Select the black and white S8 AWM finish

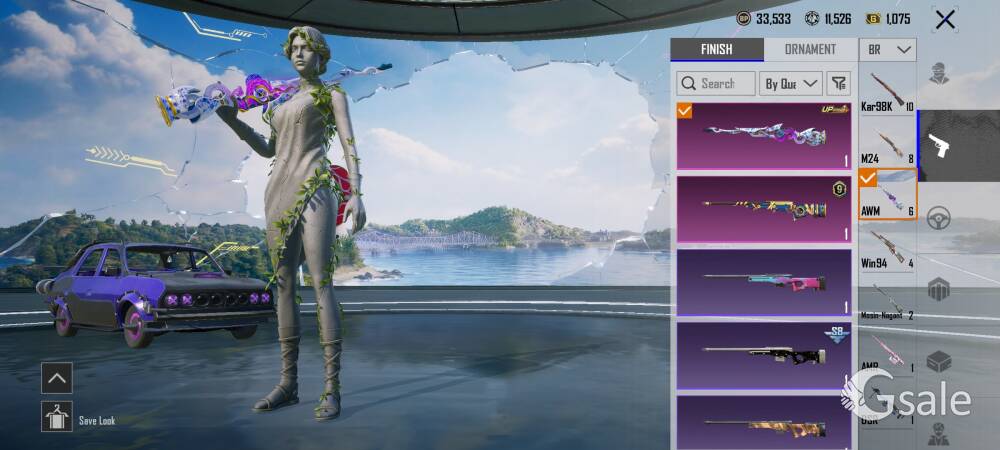764,355
